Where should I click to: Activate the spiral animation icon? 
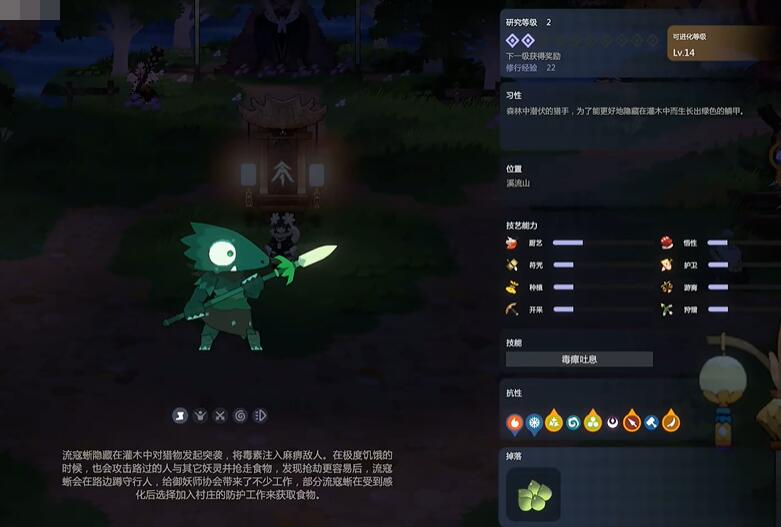coord(240,415)
